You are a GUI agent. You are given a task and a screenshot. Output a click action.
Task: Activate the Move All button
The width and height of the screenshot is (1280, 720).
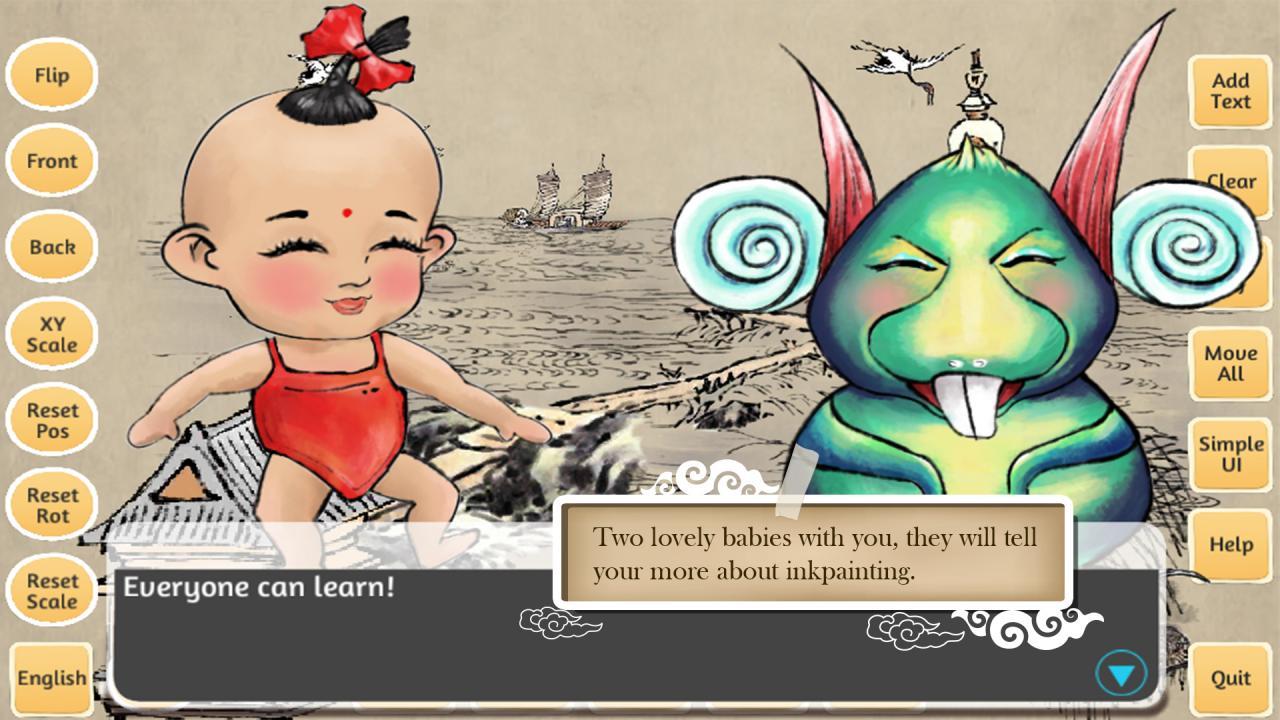(1230, 364)
